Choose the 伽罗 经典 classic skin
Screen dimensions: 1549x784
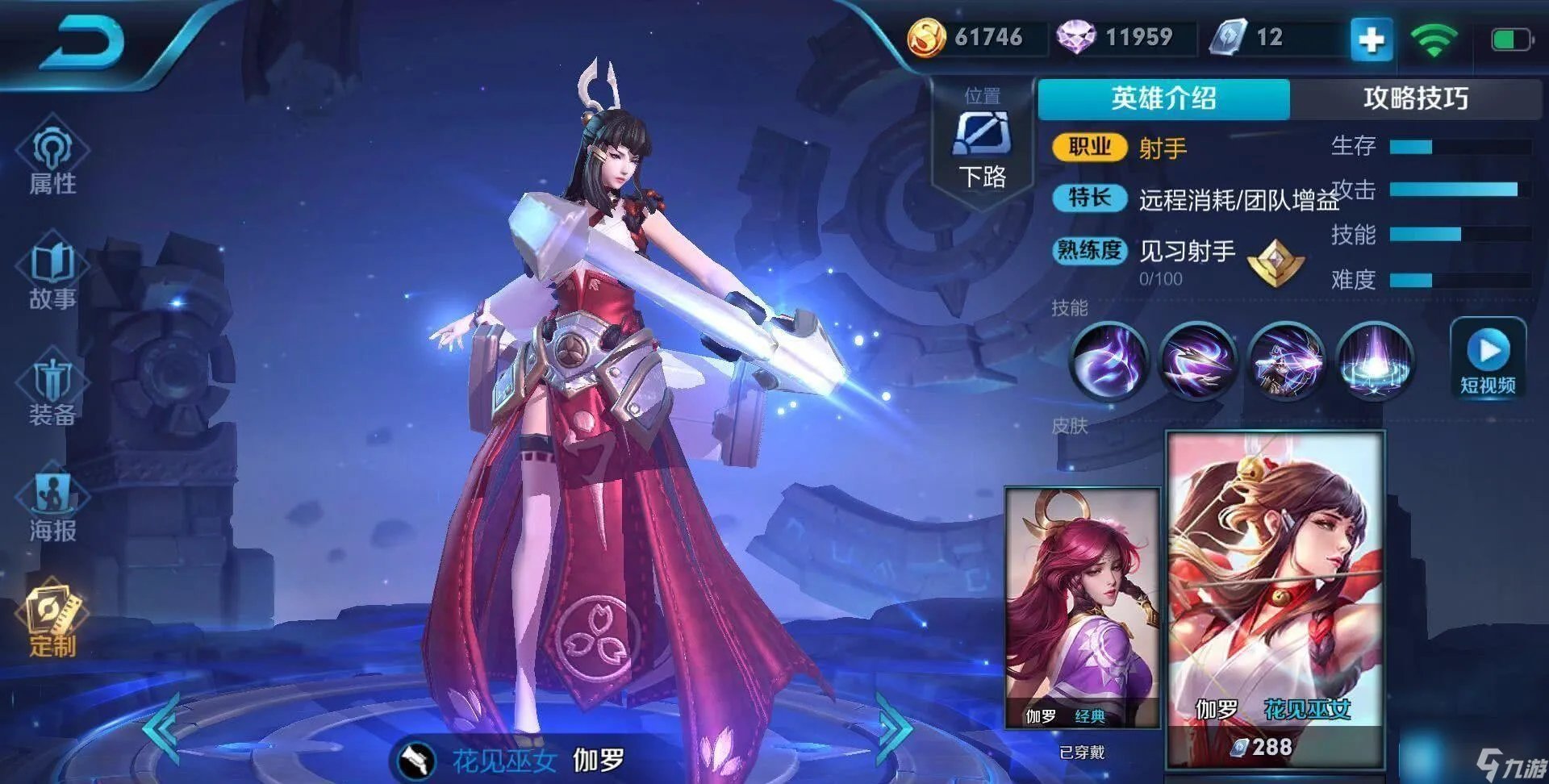click(1082, 607)
